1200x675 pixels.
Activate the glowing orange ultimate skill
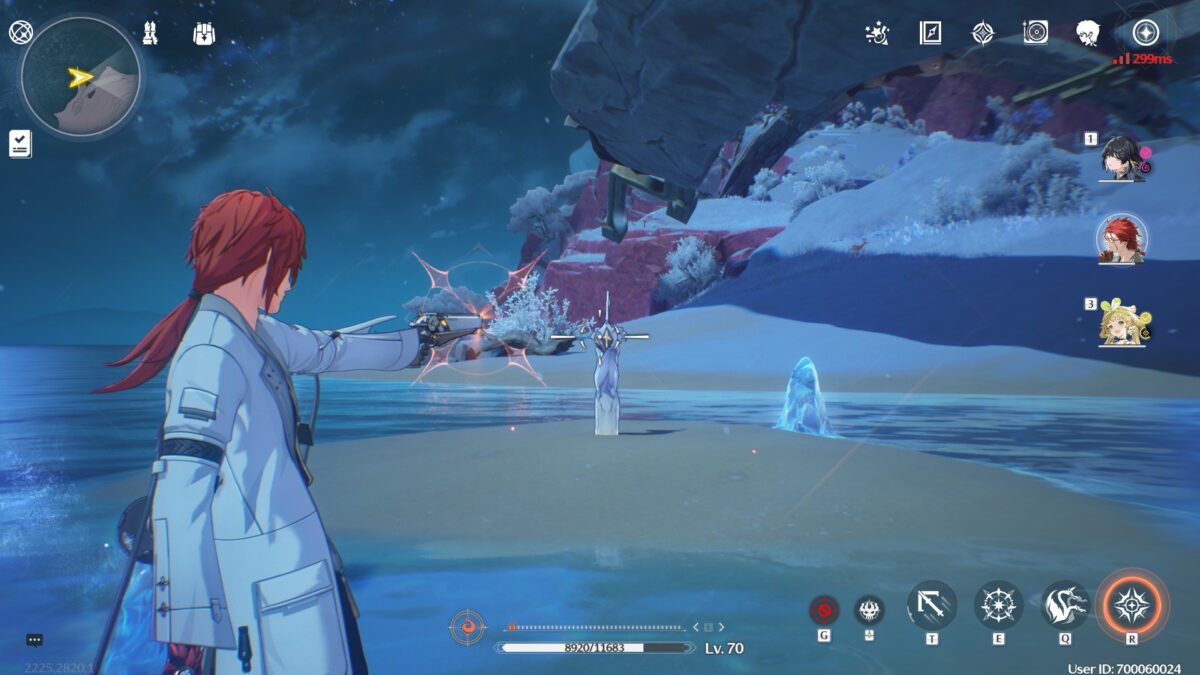pos(1131,604)
